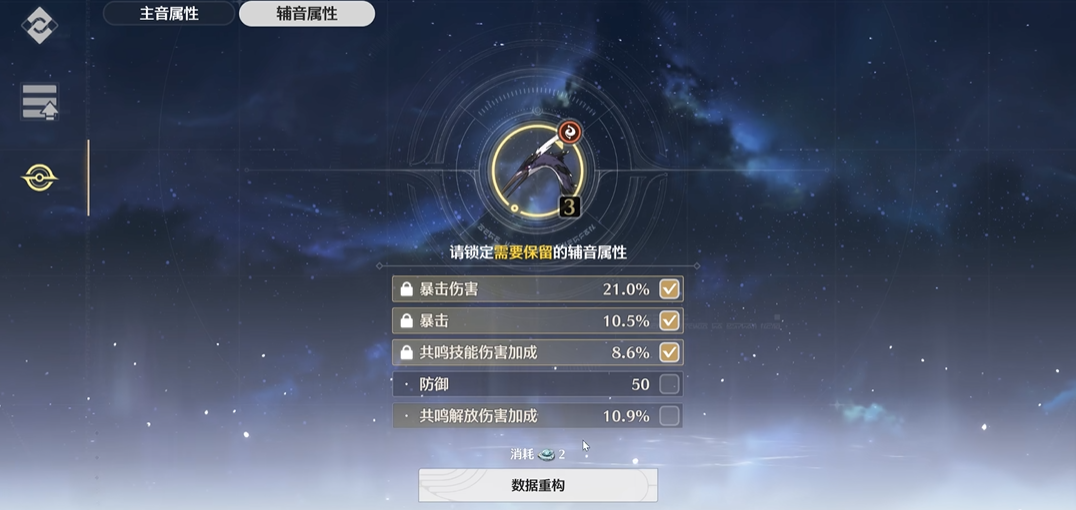Viewport: 1076px width, 510px height.
Task: Lock the 防御 50 substat checkbox
Action: coord(669,384)
